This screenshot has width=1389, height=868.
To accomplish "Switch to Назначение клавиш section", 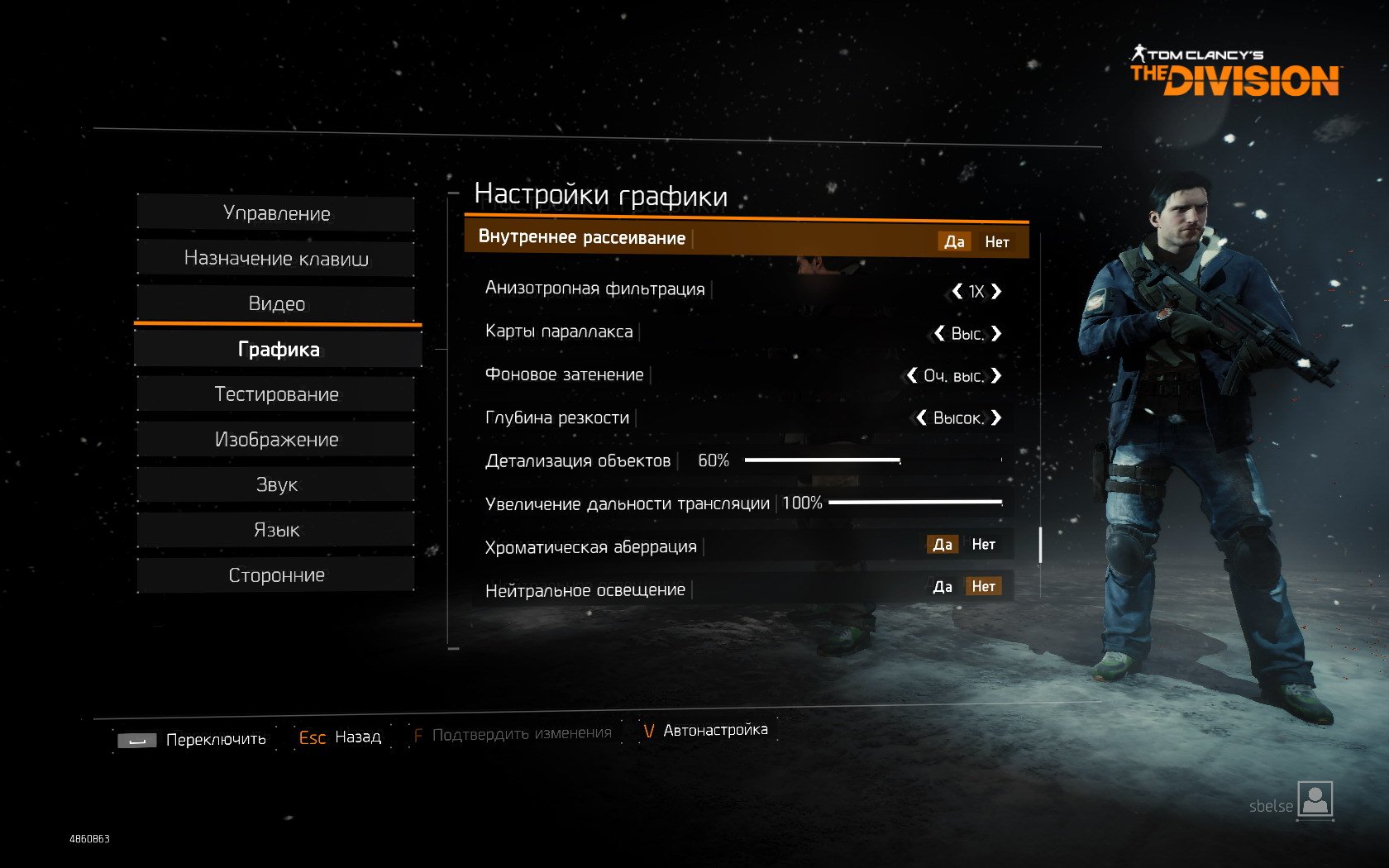I will [276, 259].
